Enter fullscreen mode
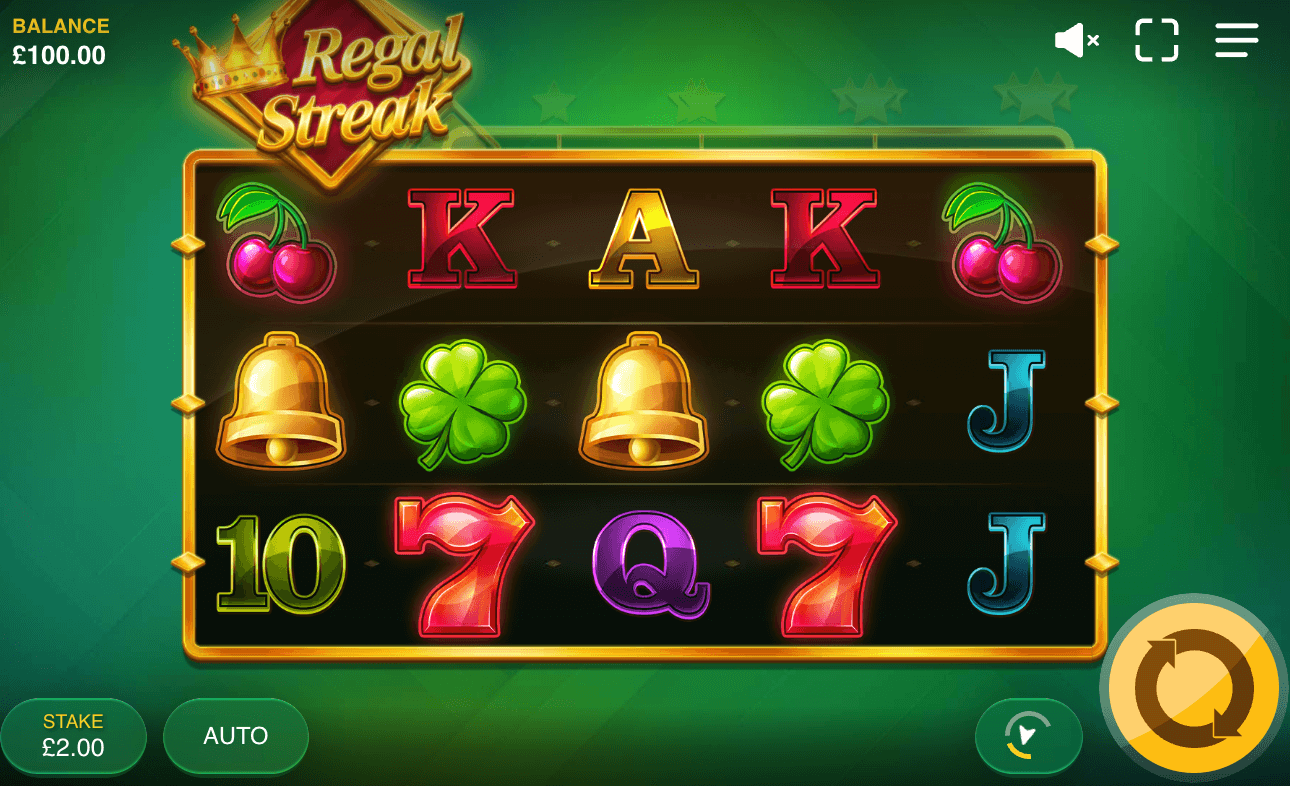Viewport: 1290px width, 786px height. click(1156, 40)
